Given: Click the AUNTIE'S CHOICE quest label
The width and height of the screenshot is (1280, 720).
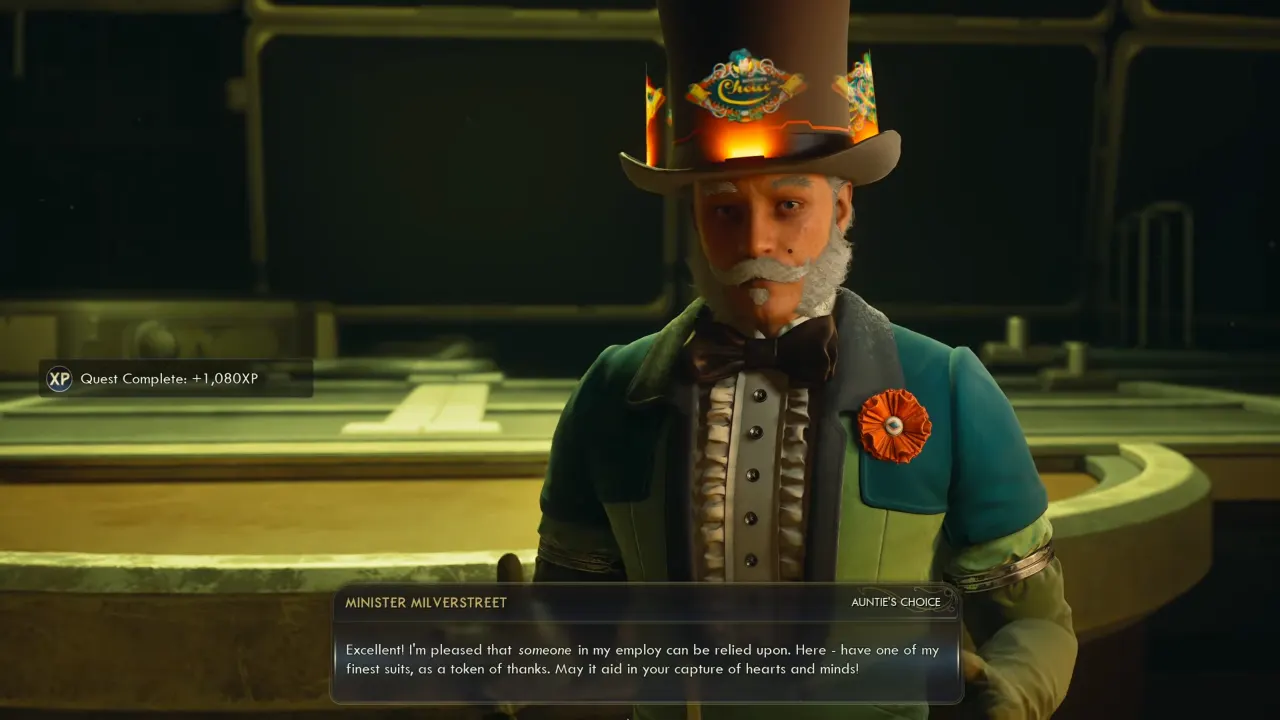Looking at the screenshot, I should 896,602.
